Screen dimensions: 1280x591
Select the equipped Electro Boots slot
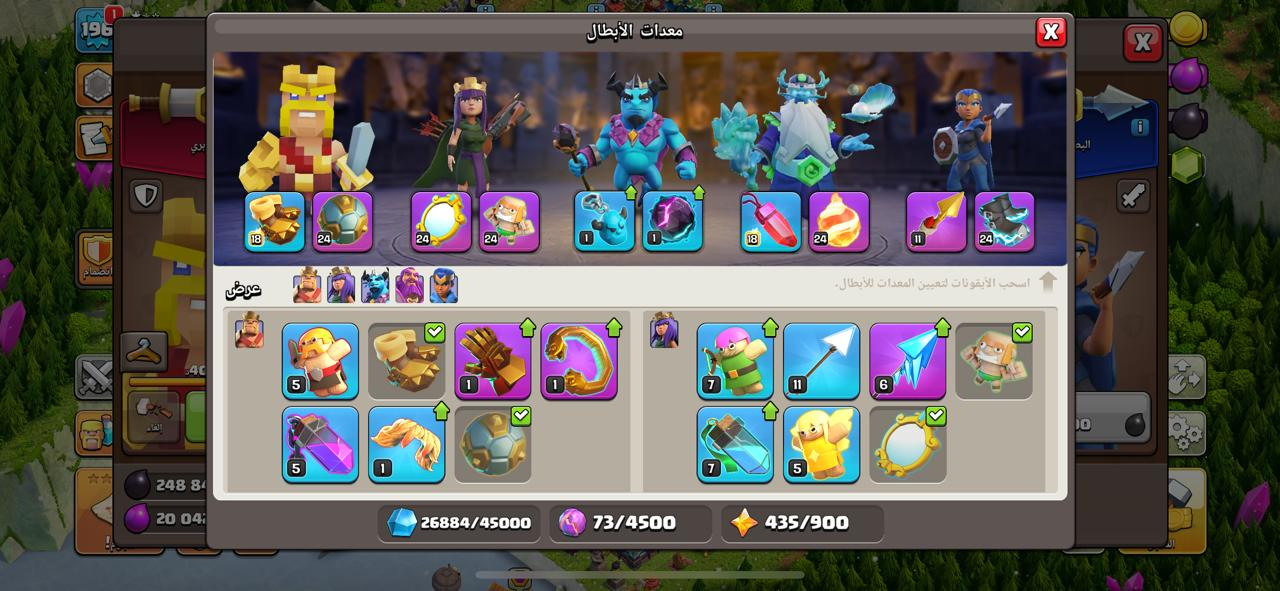click(x=1004, y=221)
